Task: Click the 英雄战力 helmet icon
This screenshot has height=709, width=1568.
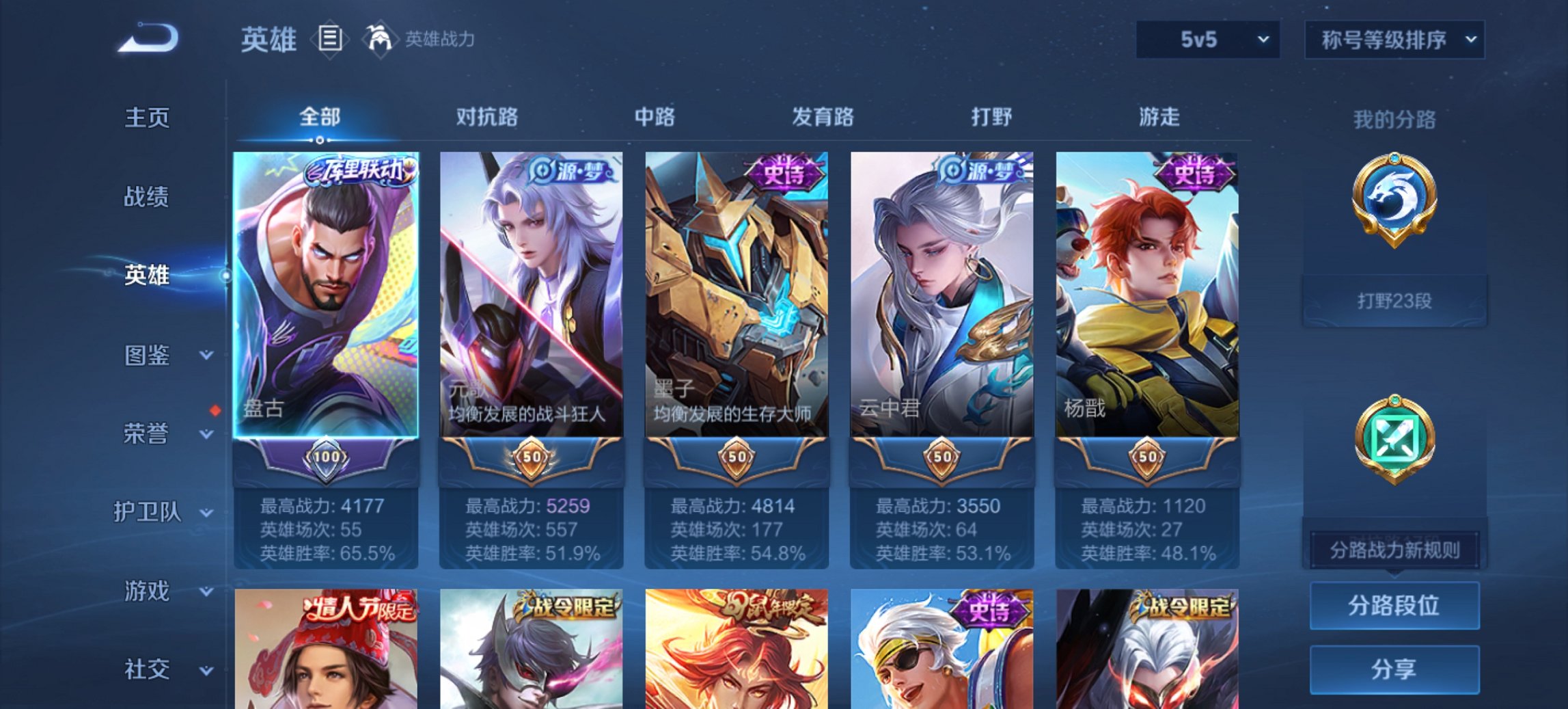Action: pos(380,39)
